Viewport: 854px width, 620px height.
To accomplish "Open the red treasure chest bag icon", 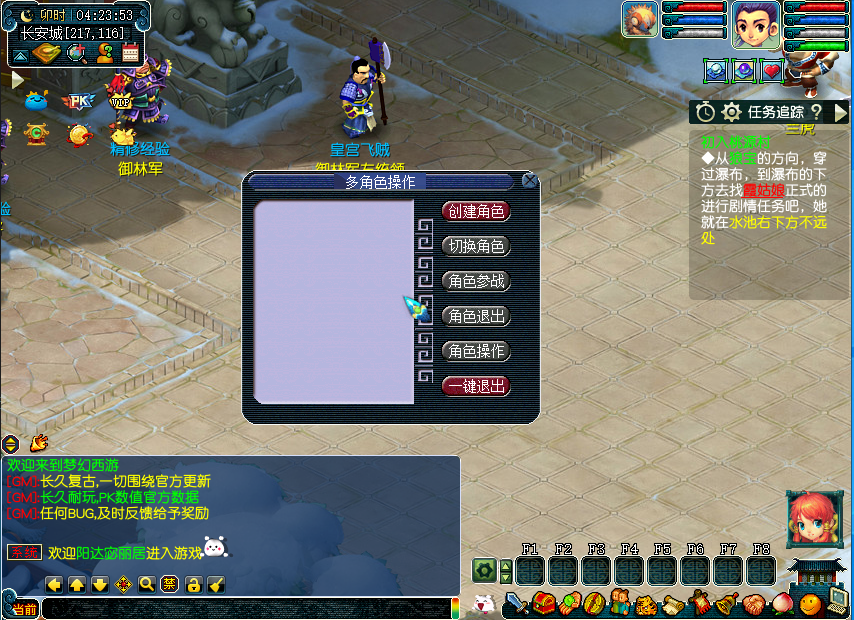I will click(x=543, y=603).
